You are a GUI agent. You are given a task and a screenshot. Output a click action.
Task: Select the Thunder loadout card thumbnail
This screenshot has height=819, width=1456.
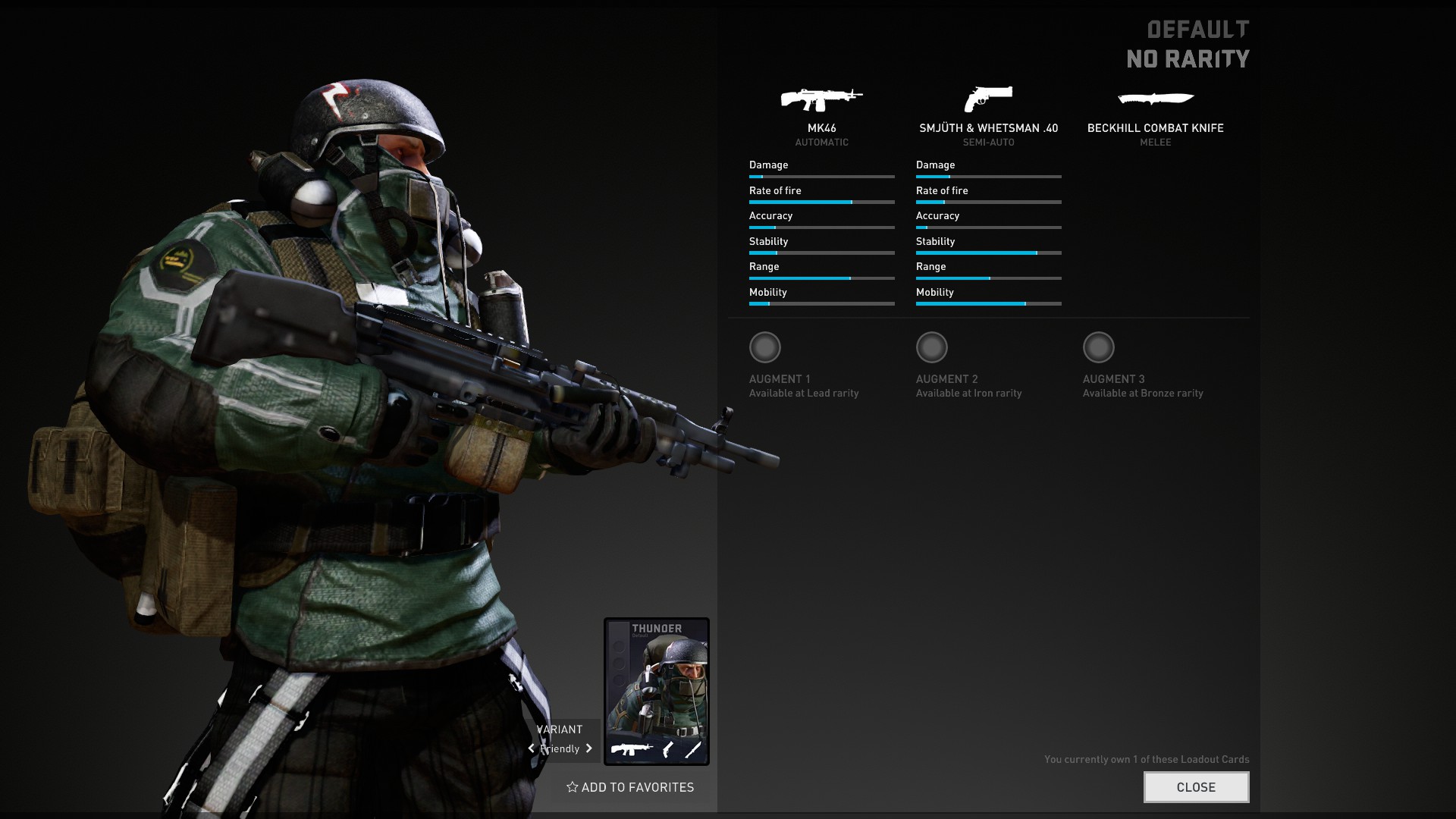[657, 691]
